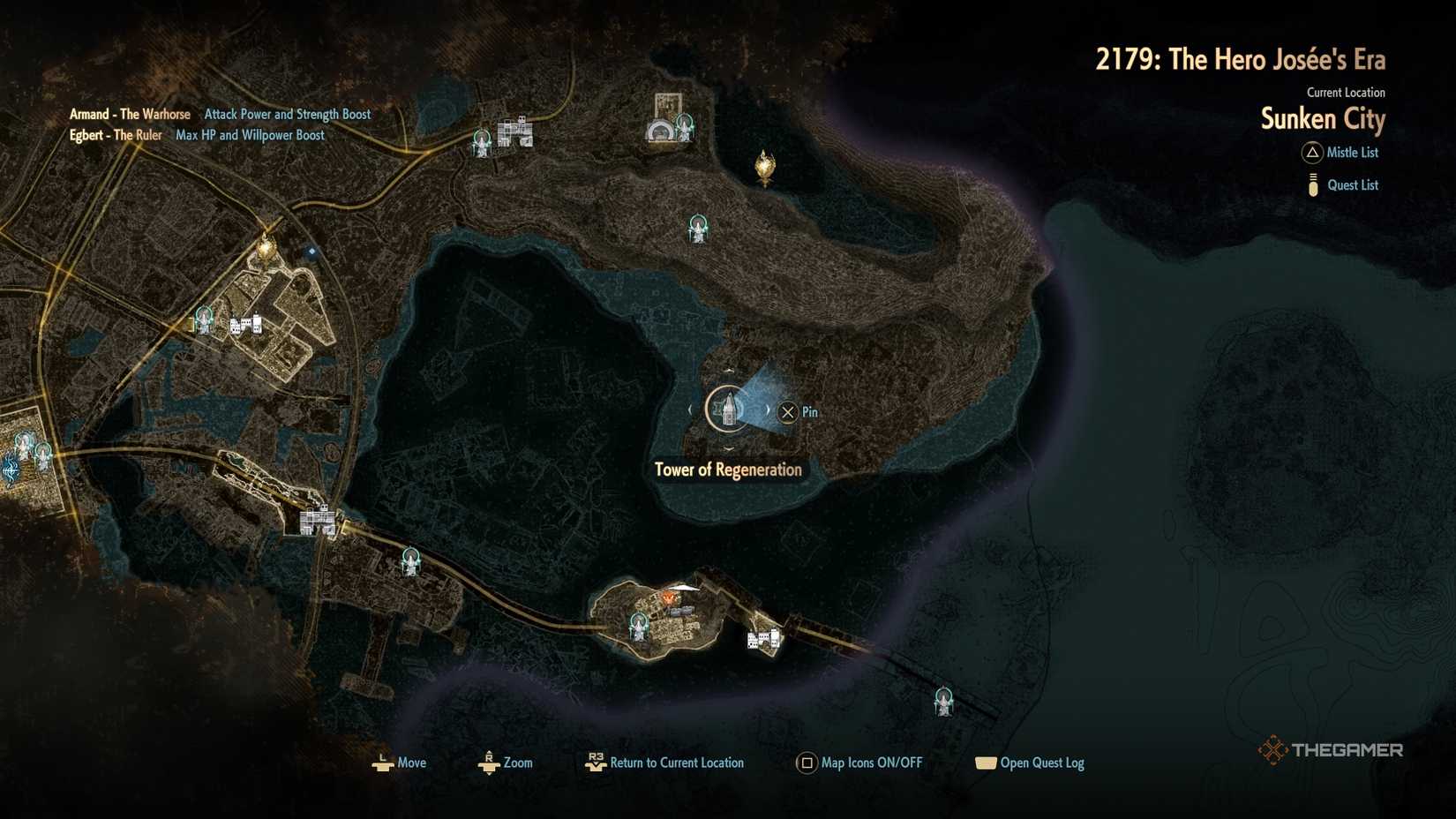1456x819 pixels.
Task: Click the square icon next to Map Icons ON/OFF
Action: (806, 763)
